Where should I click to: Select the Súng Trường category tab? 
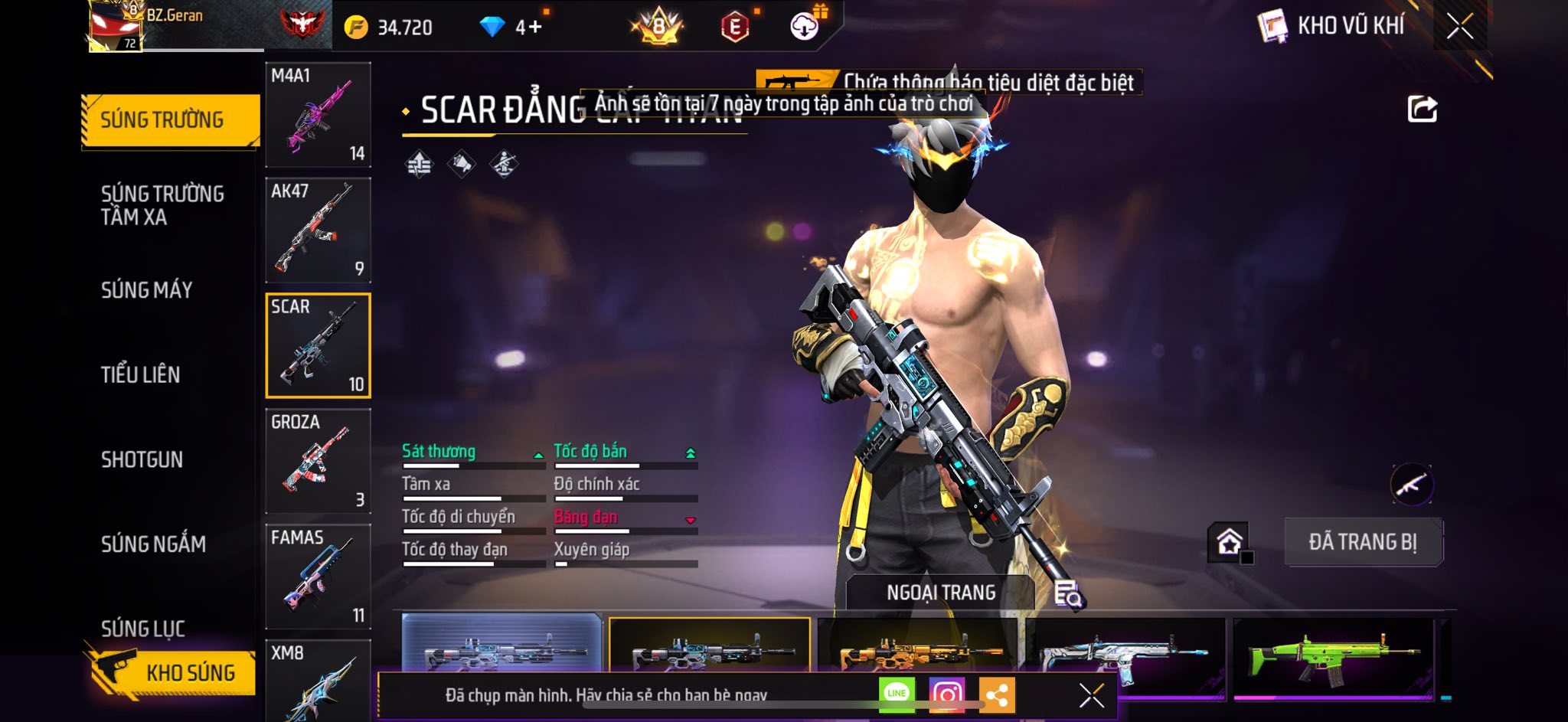coord(170,120)
